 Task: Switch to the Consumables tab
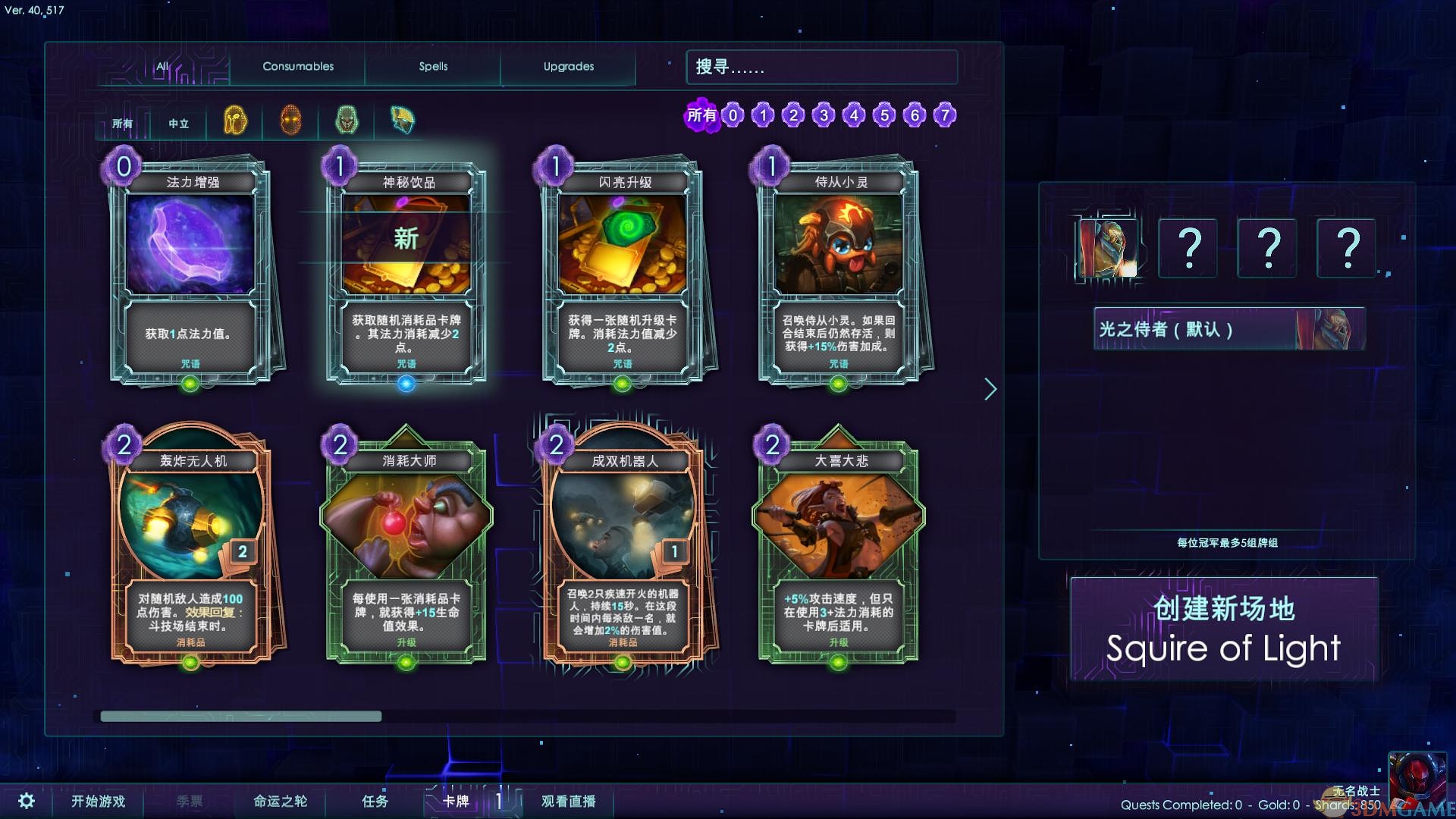pos(298,67)
